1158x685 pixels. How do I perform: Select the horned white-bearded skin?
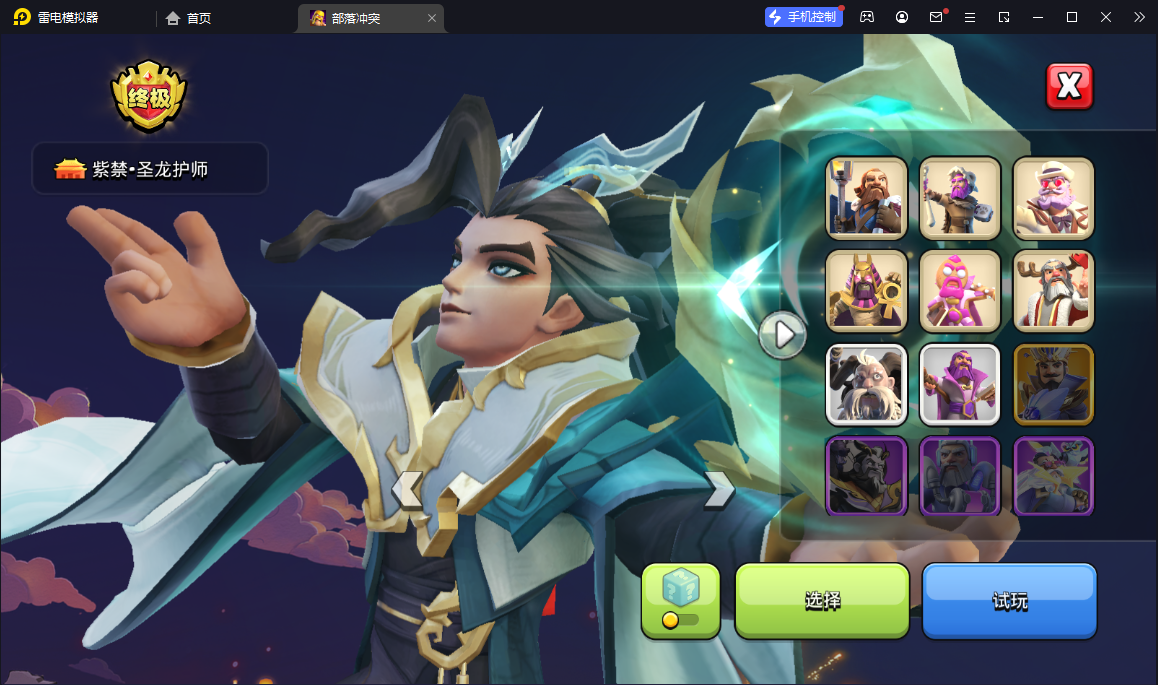[867, 384]
